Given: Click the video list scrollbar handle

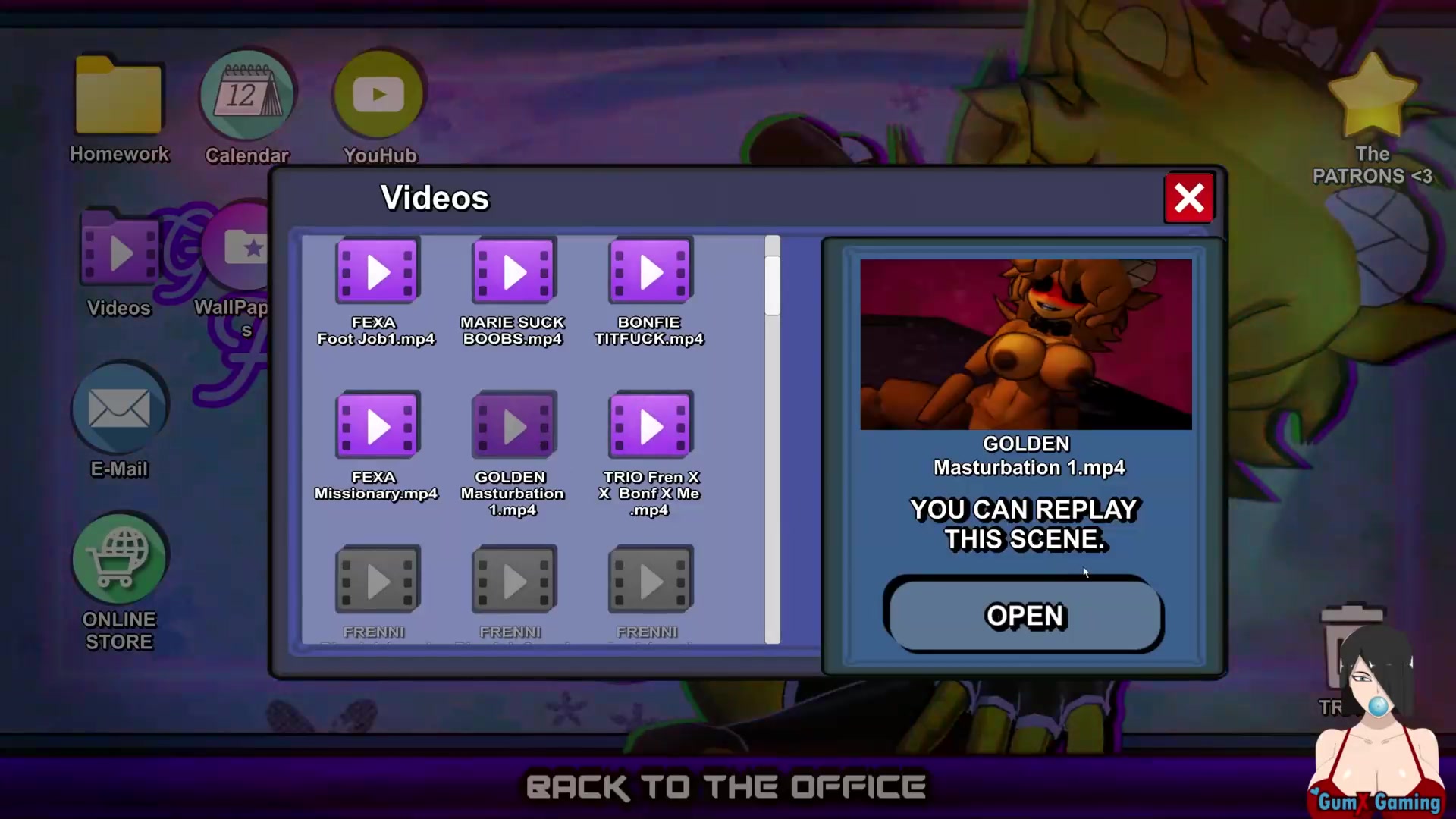Looking at the screenshot, I should (772, 286).
